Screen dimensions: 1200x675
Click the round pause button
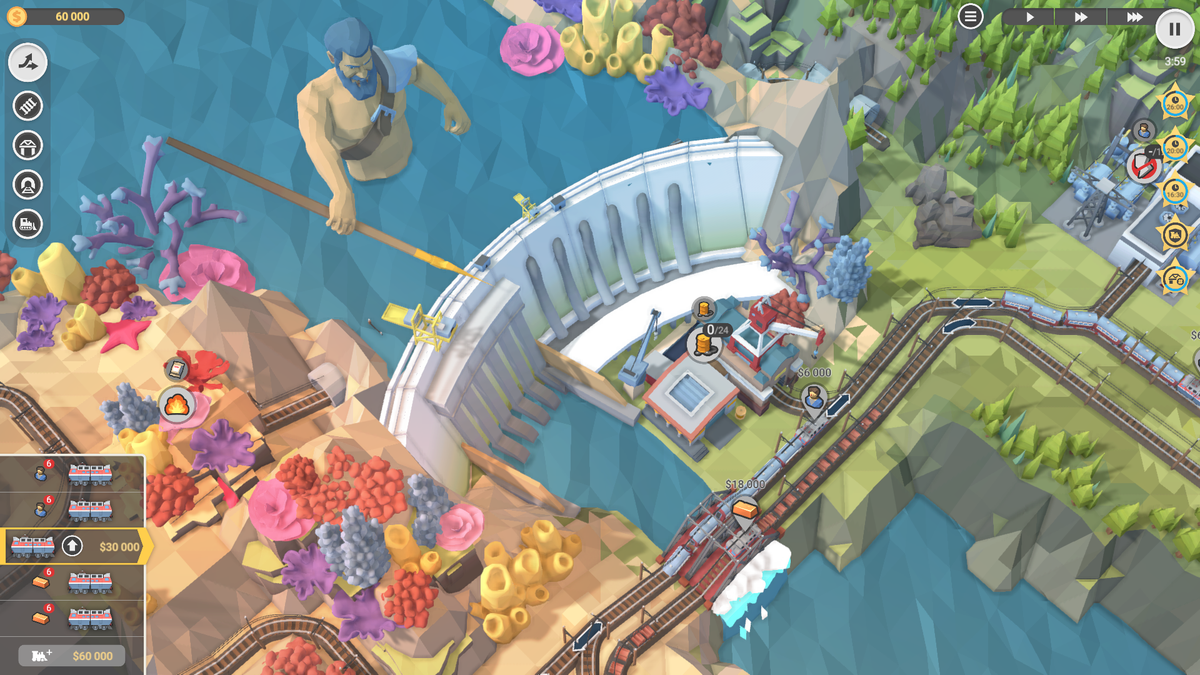[x=1175, y=28]
